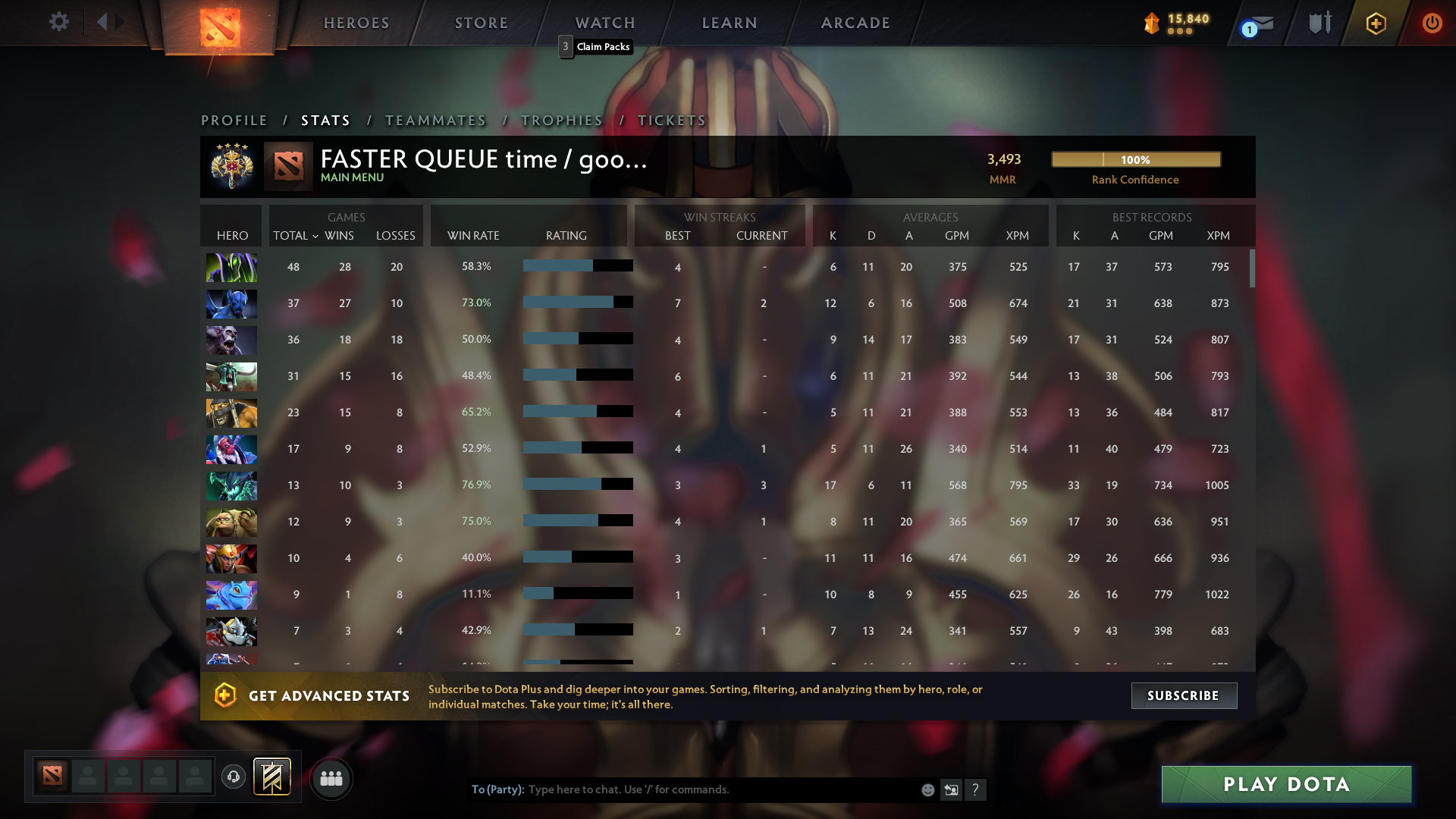The image size is (1456, 819).
Task: Click the Rank Confidence progress bar
Action: pyautogui.click(x=1135, y=159)
